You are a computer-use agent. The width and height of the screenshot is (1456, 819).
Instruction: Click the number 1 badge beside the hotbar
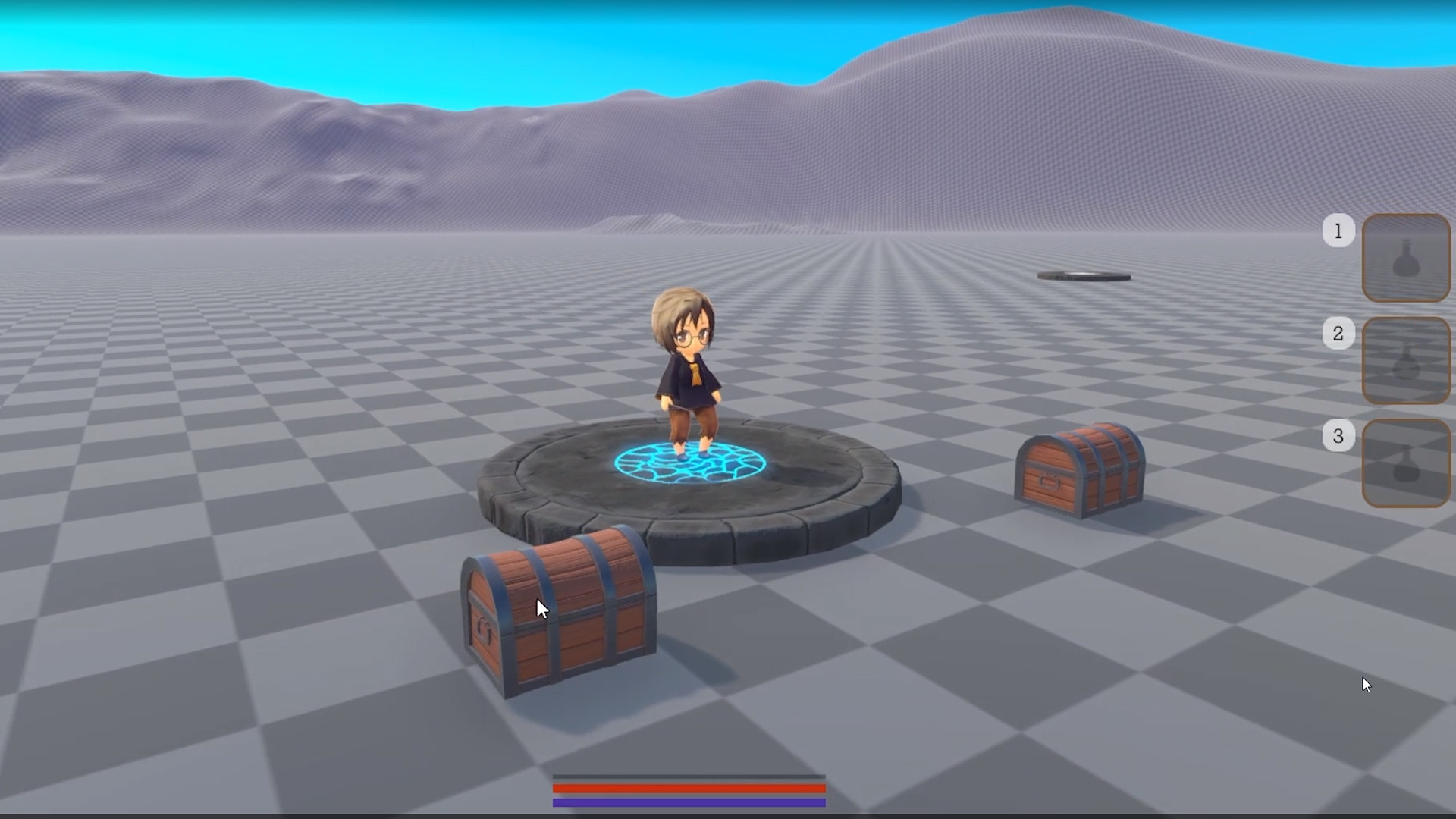pyautogui.click(x=1338, y=231)
